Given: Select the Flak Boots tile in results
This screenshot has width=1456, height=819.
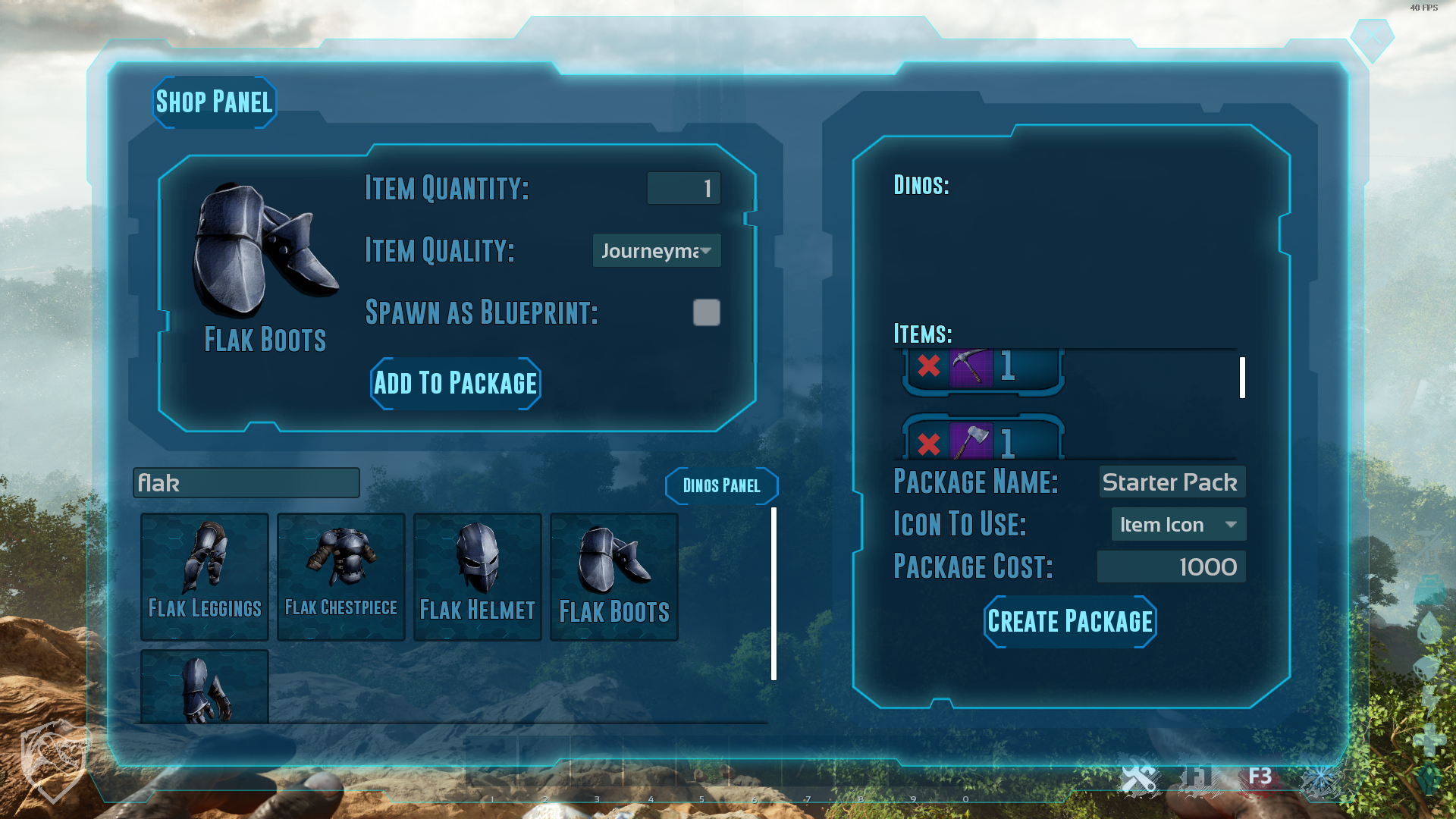Looking at the screenshot, I should click(x=614, y=576).
